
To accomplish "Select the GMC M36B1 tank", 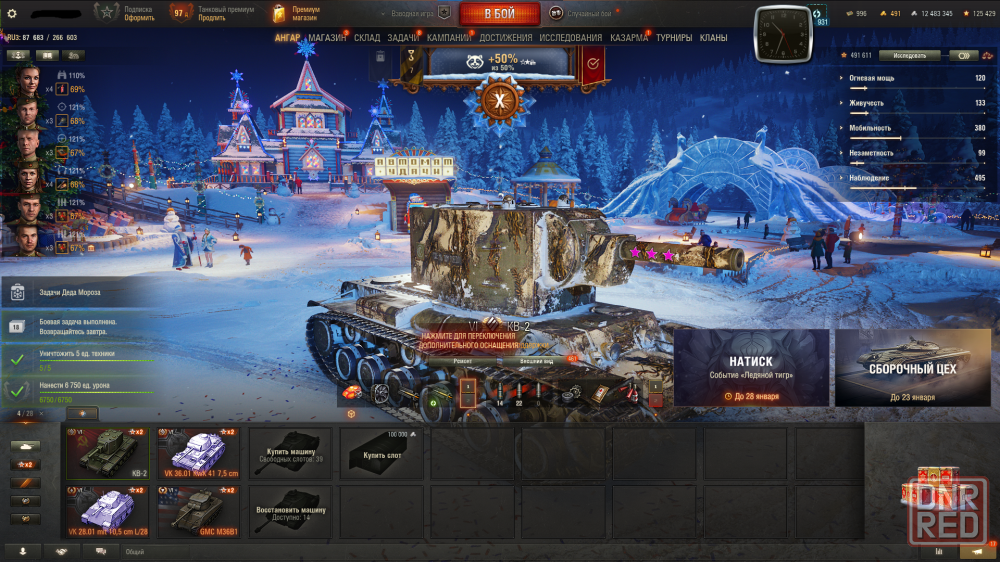I will point(199,511).
